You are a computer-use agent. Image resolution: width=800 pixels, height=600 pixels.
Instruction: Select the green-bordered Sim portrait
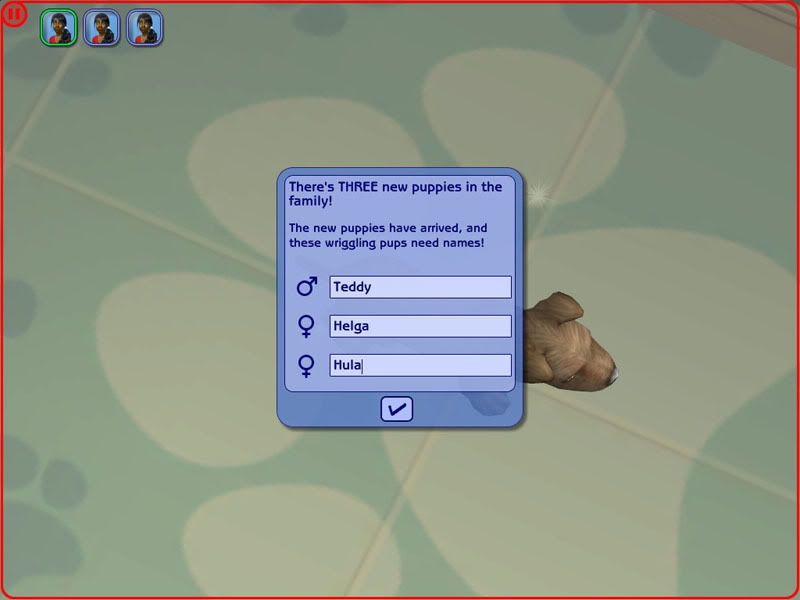59,28
